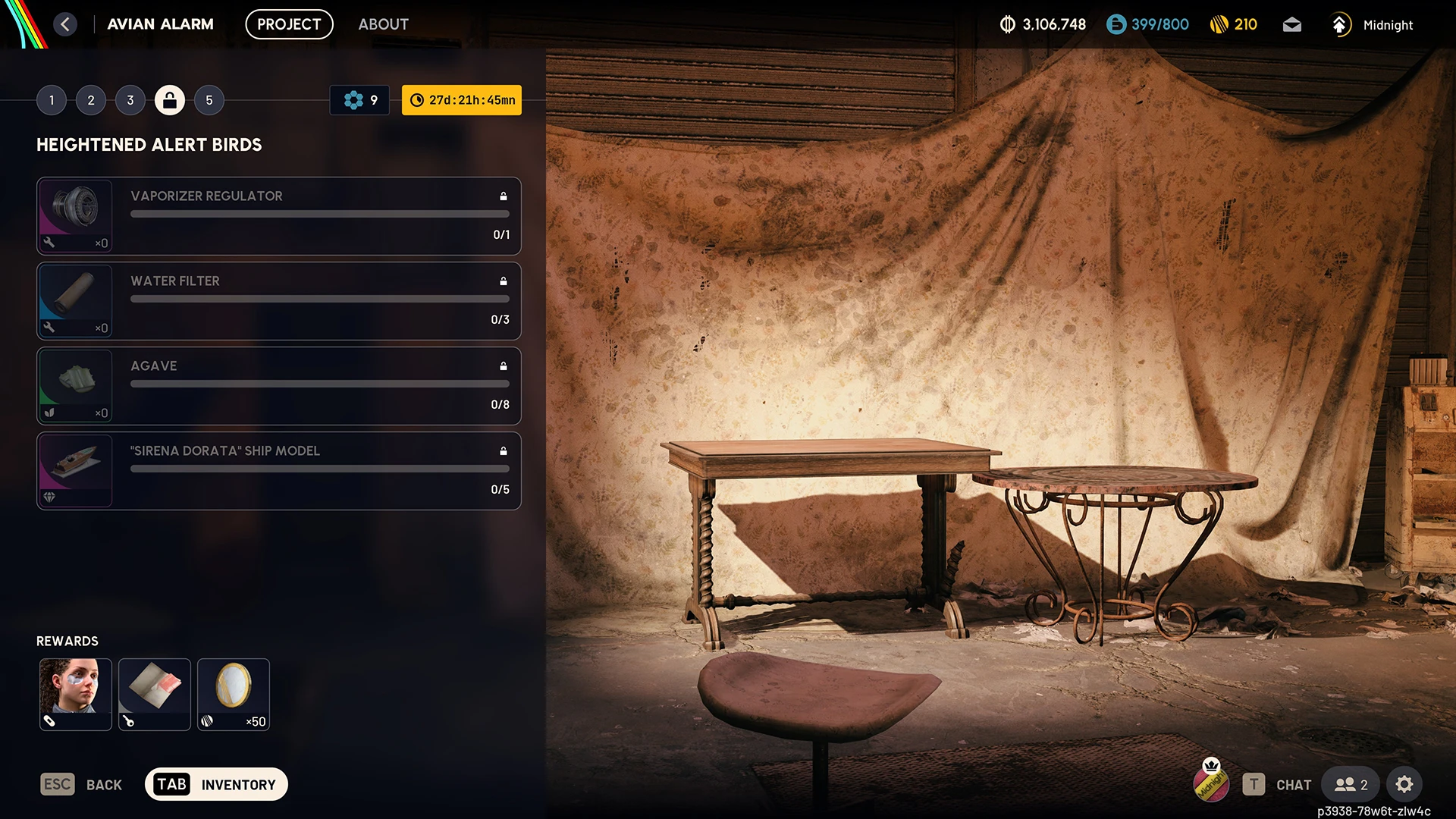Click the coin reward thumbnail showing x50
Image resolution: width=1456 pixels, height=819 pixels.
234,694
